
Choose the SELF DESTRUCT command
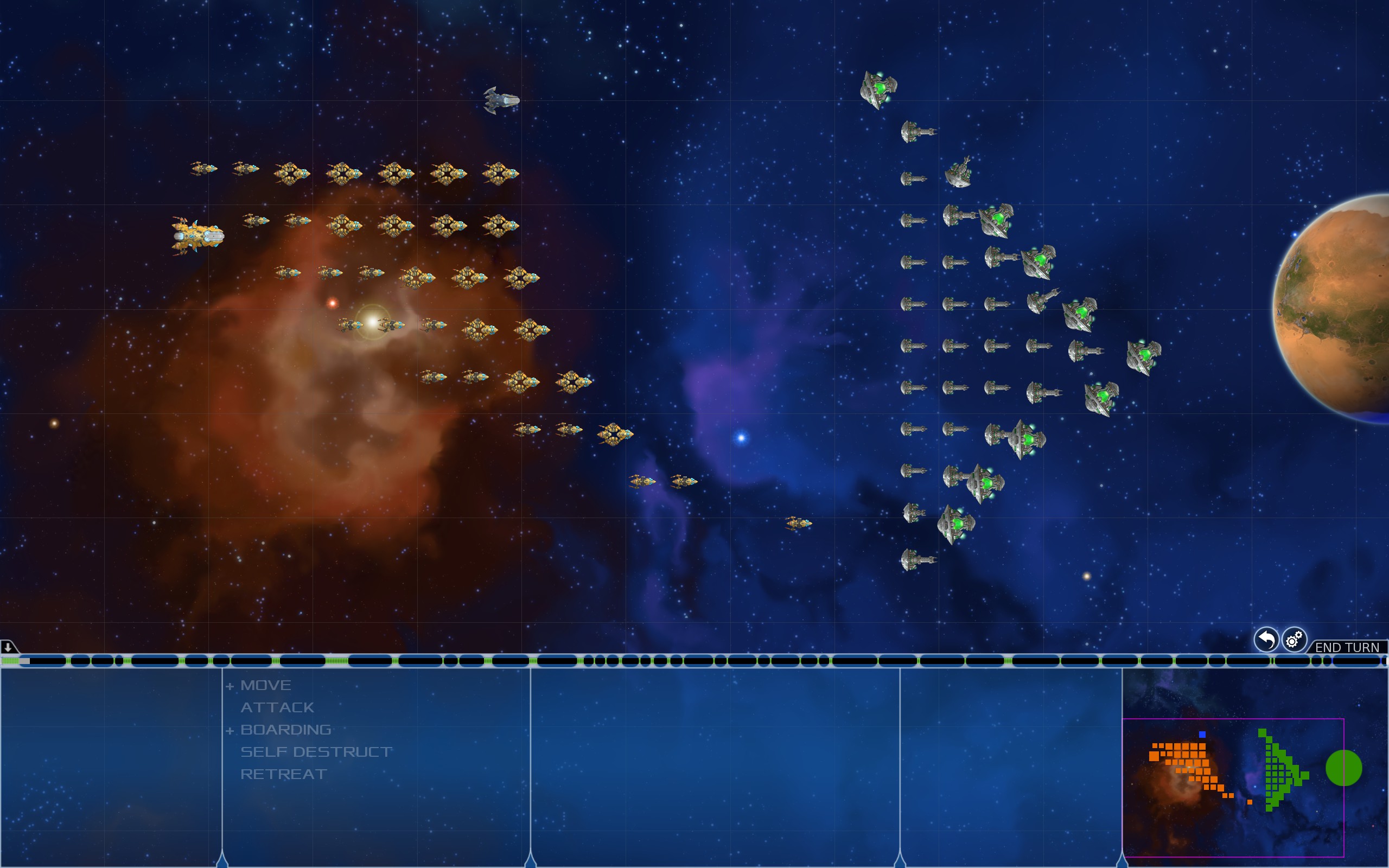coord(316,752)
